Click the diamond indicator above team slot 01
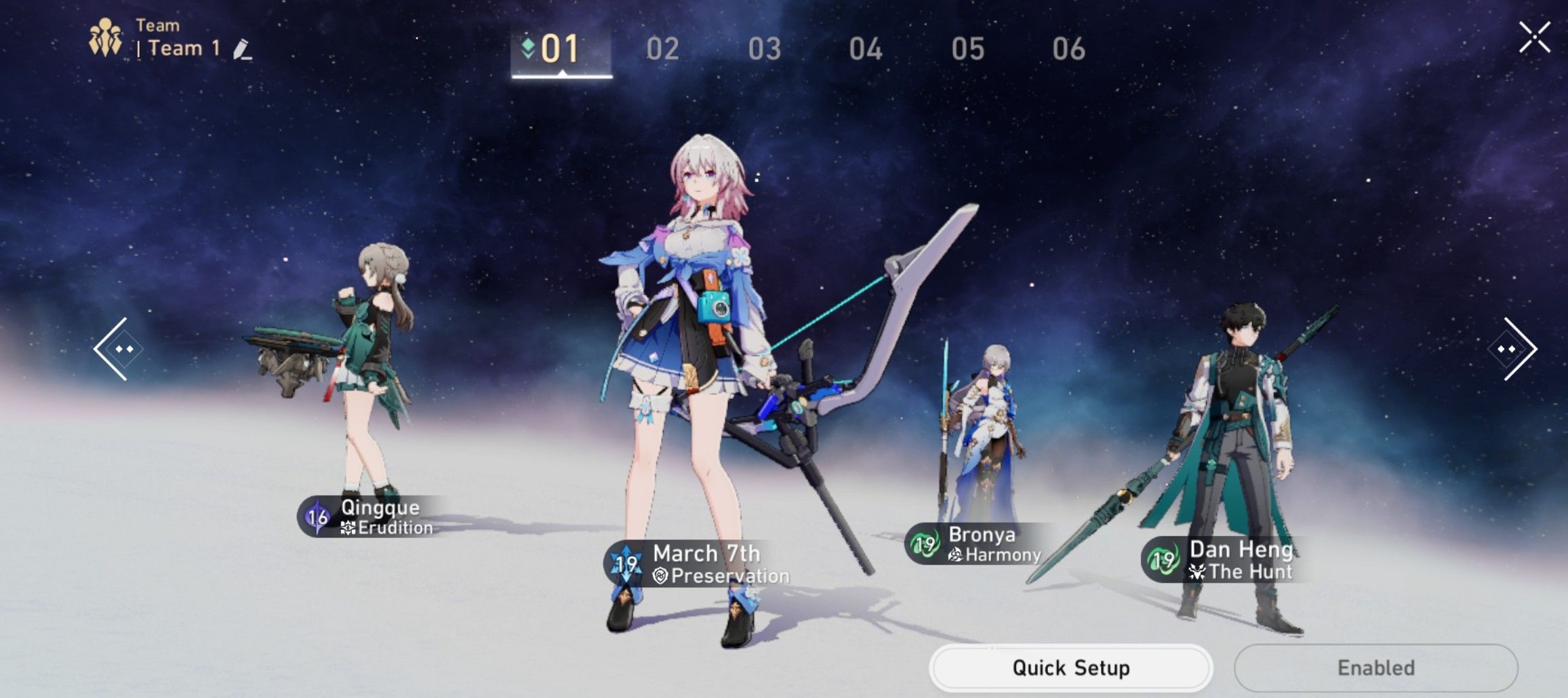 click(529, 47)
